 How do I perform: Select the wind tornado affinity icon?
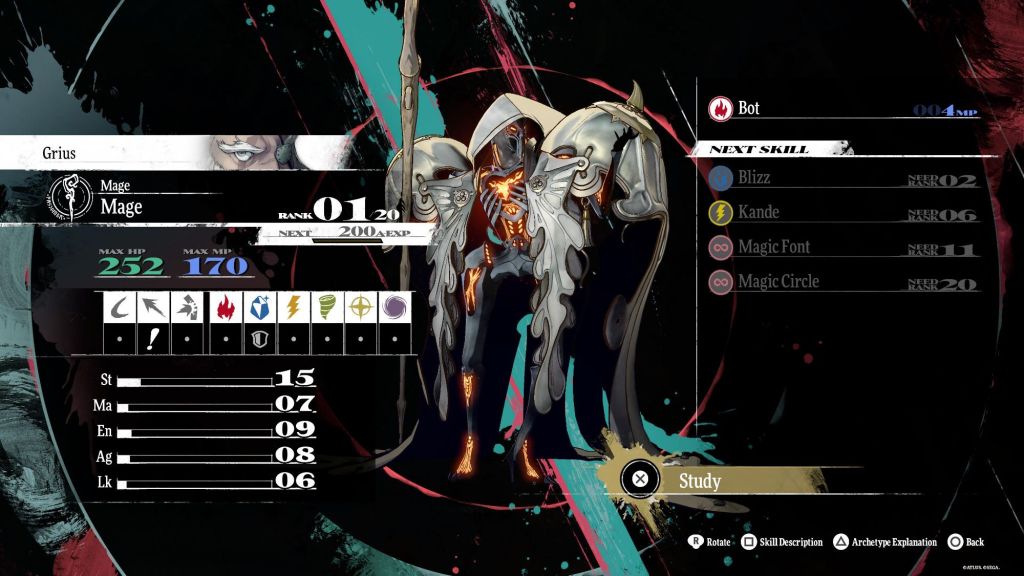[x=328, y=307]
